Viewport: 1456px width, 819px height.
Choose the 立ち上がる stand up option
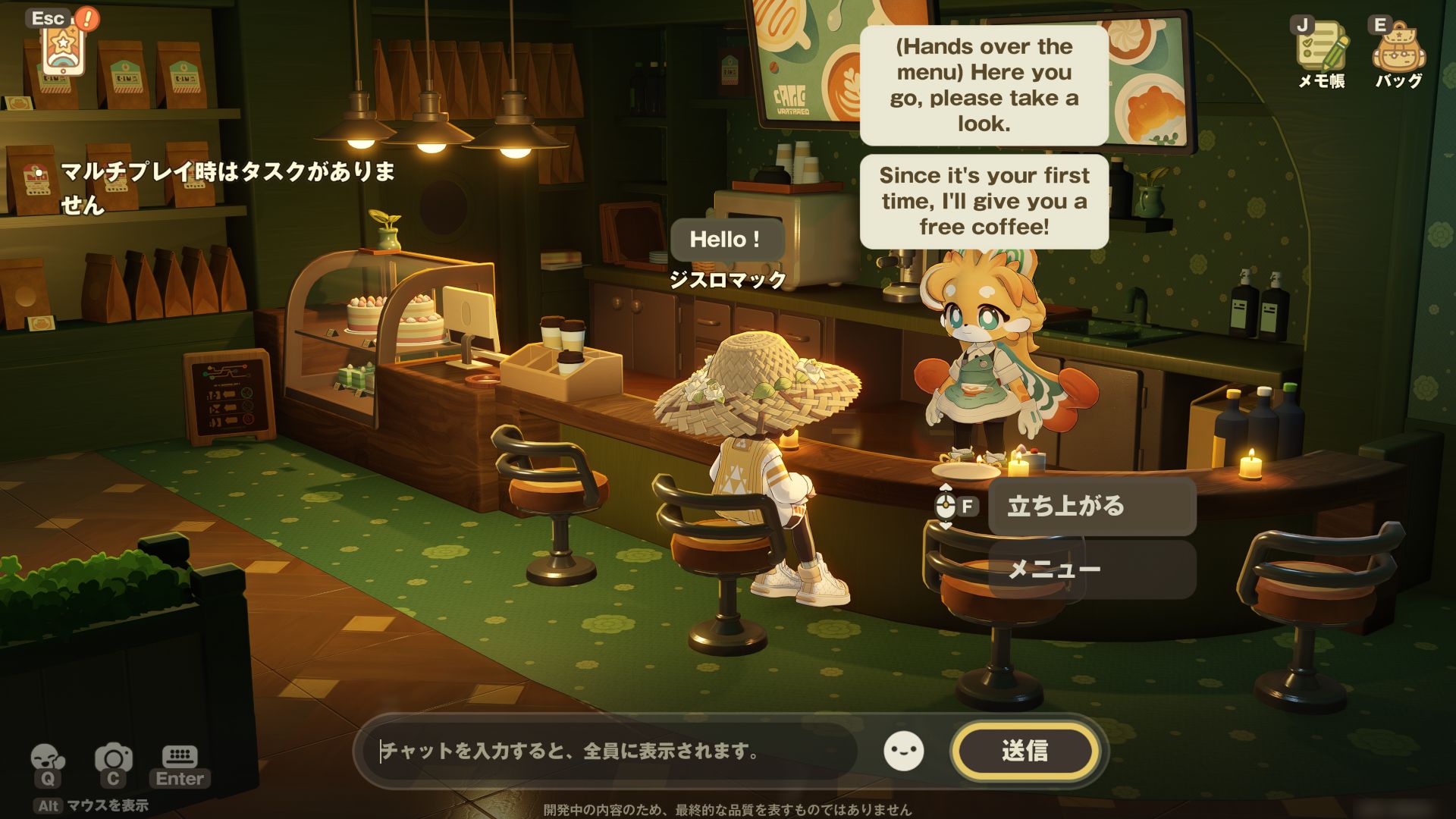pyautogui.click(x=1091, y=506)
